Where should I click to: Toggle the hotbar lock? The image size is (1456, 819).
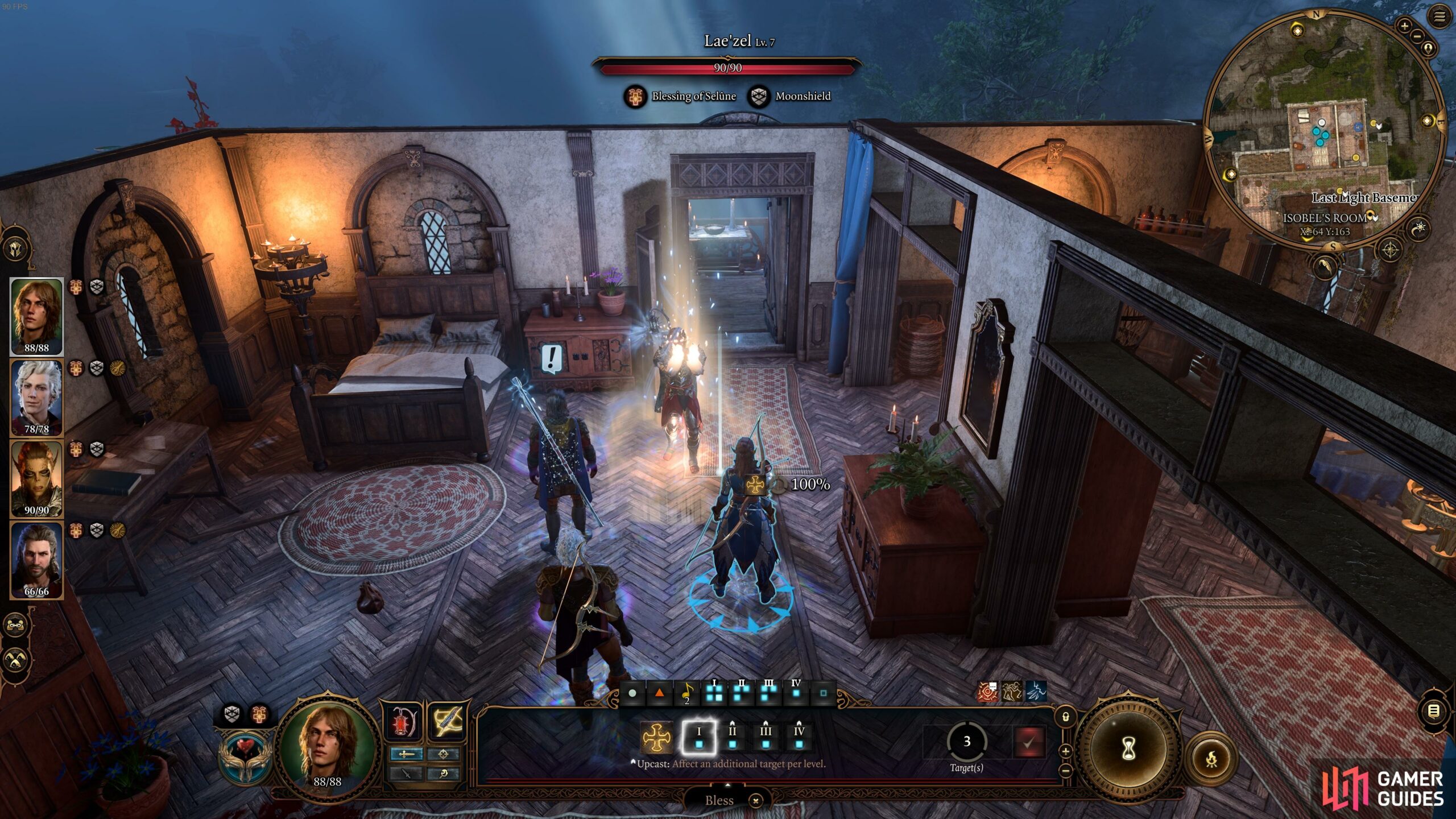1066,717
